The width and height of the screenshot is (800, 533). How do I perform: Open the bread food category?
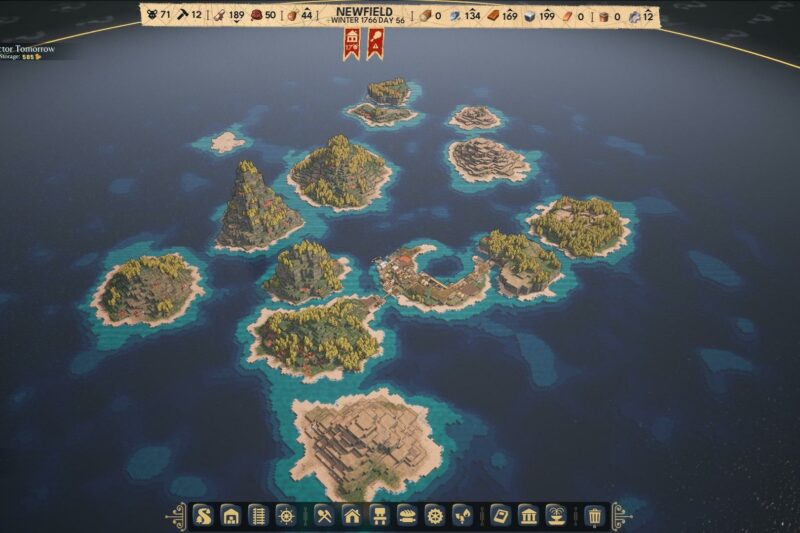407,516
